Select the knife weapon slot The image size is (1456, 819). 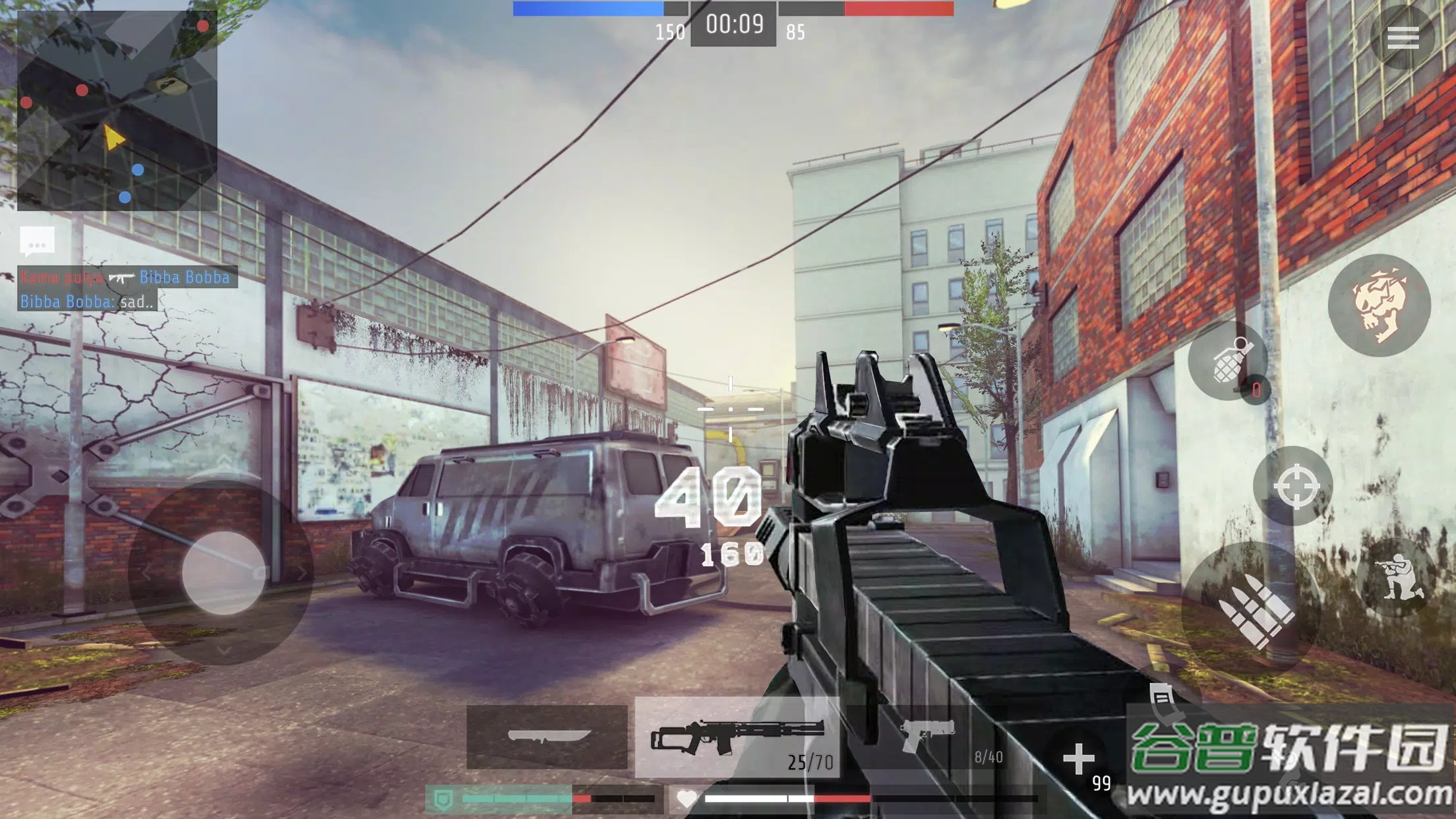pyautogui.click(x=547, y=737)
